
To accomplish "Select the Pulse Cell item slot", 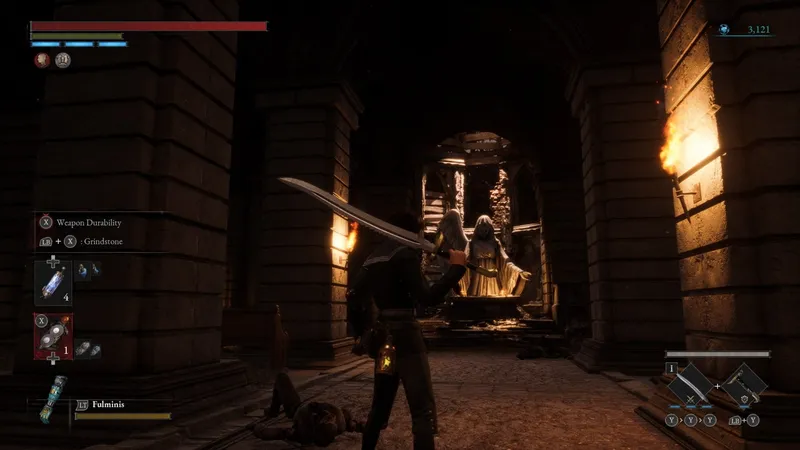I will [50, 281].
